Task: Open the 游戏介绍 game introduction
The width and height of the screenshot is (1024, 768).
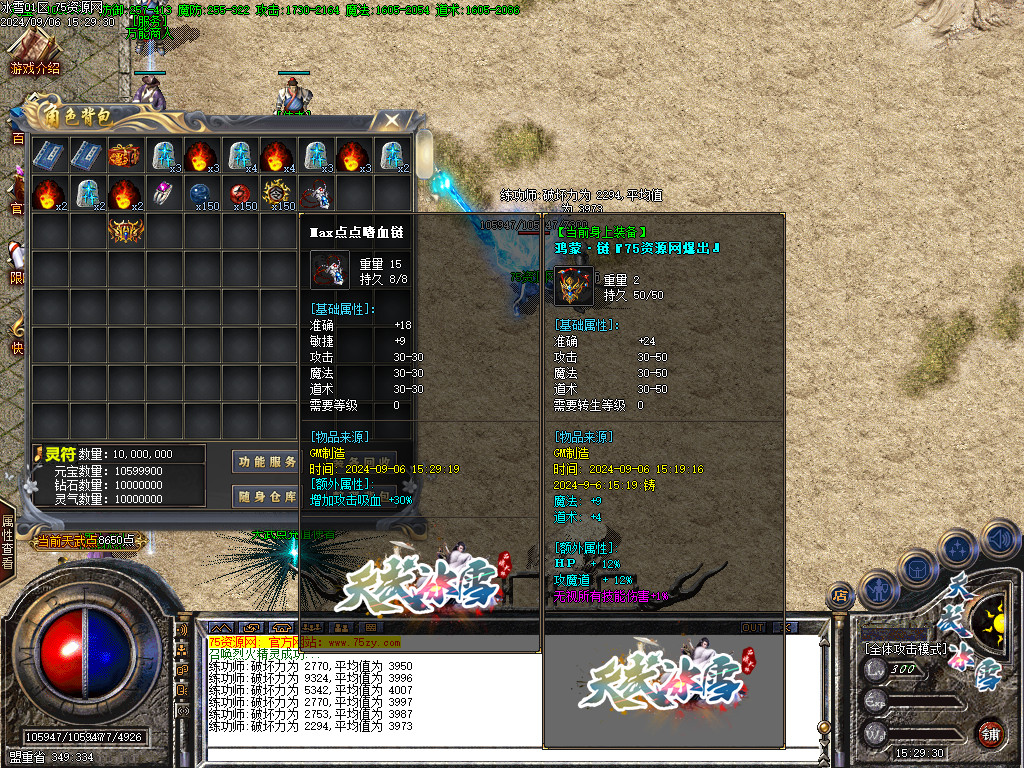Action: (34, 54)
